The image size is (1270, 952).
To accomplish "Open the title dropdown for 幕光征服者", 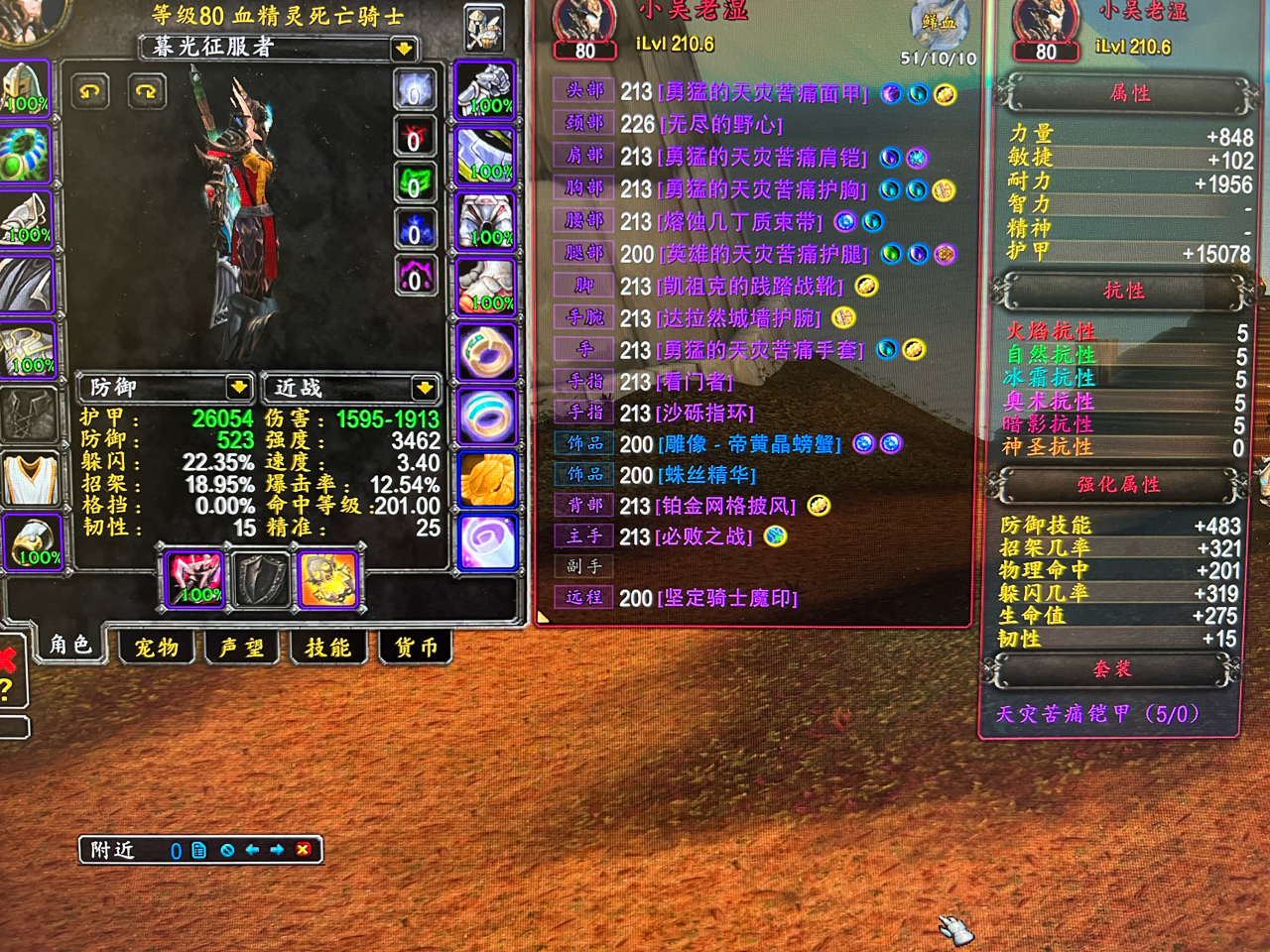I will pos(402,50).
